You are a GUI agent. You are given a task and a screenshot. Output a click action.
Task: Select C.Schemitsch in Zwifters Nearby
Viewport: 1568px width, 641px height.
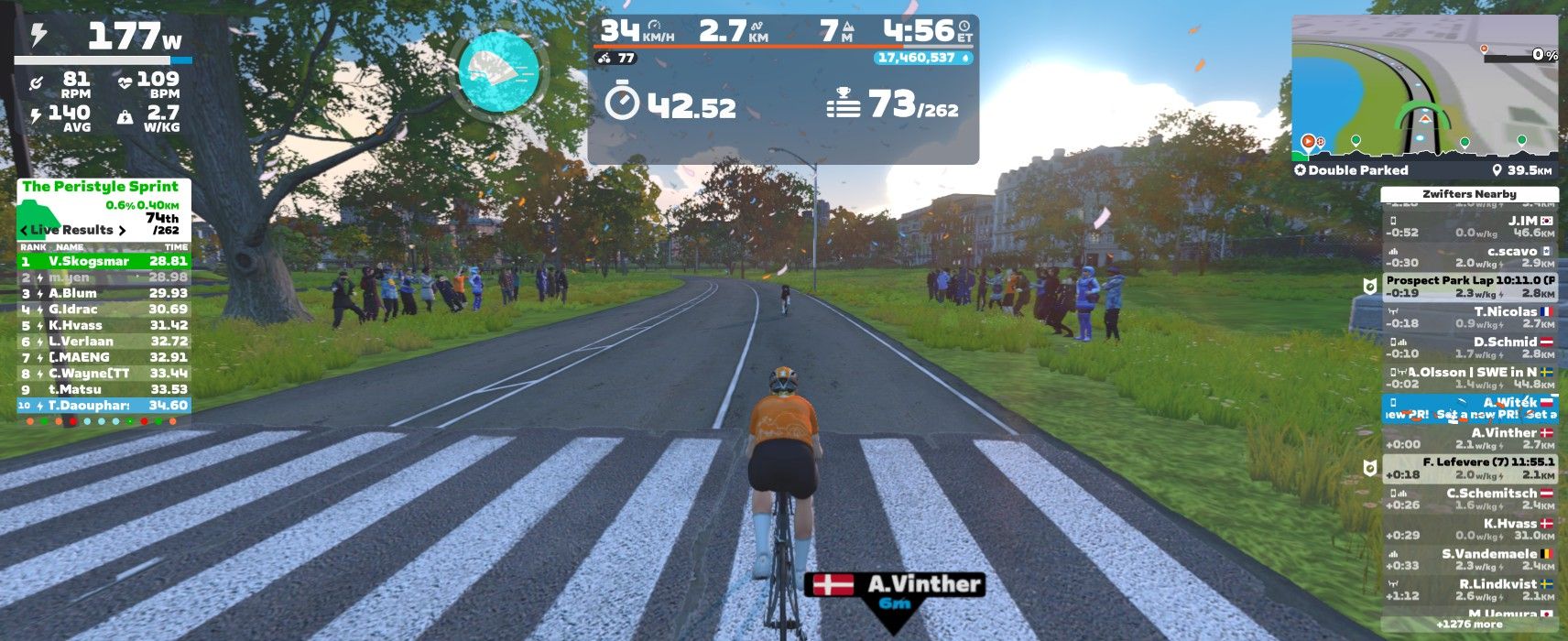pos(1469,498)
